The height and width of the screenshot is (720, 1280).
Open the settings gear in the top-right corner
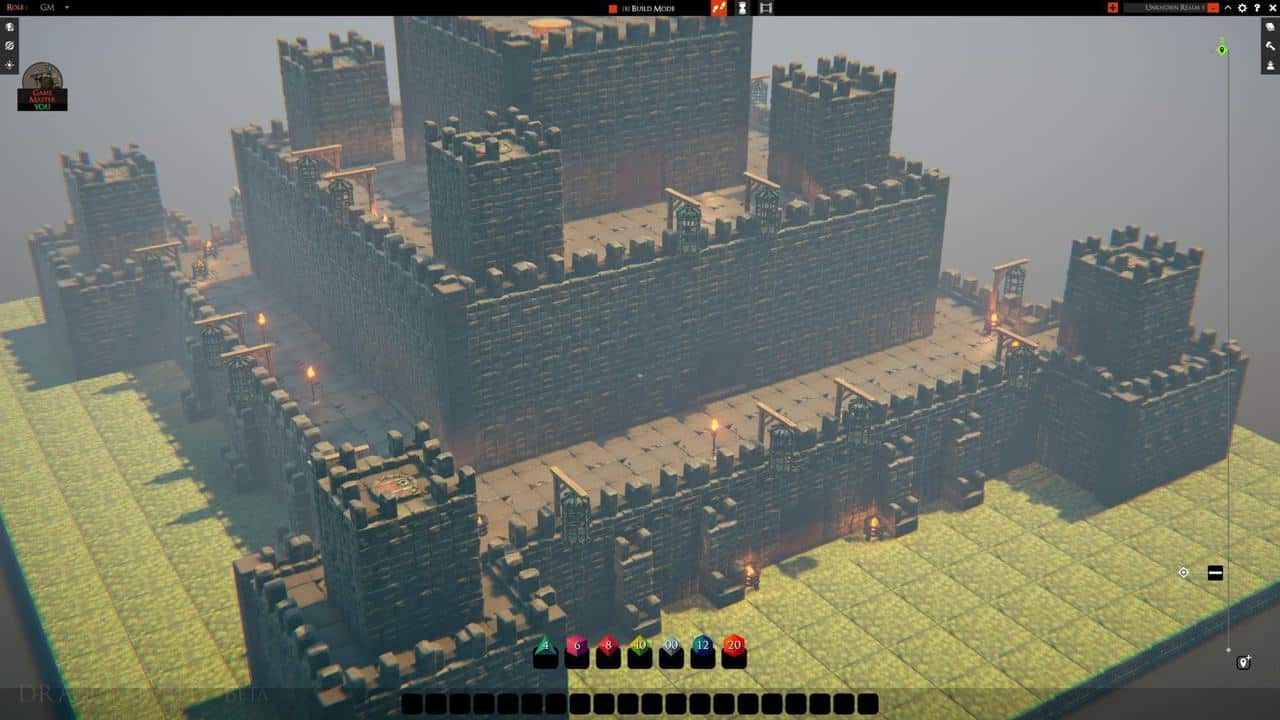pos(1244,8)
